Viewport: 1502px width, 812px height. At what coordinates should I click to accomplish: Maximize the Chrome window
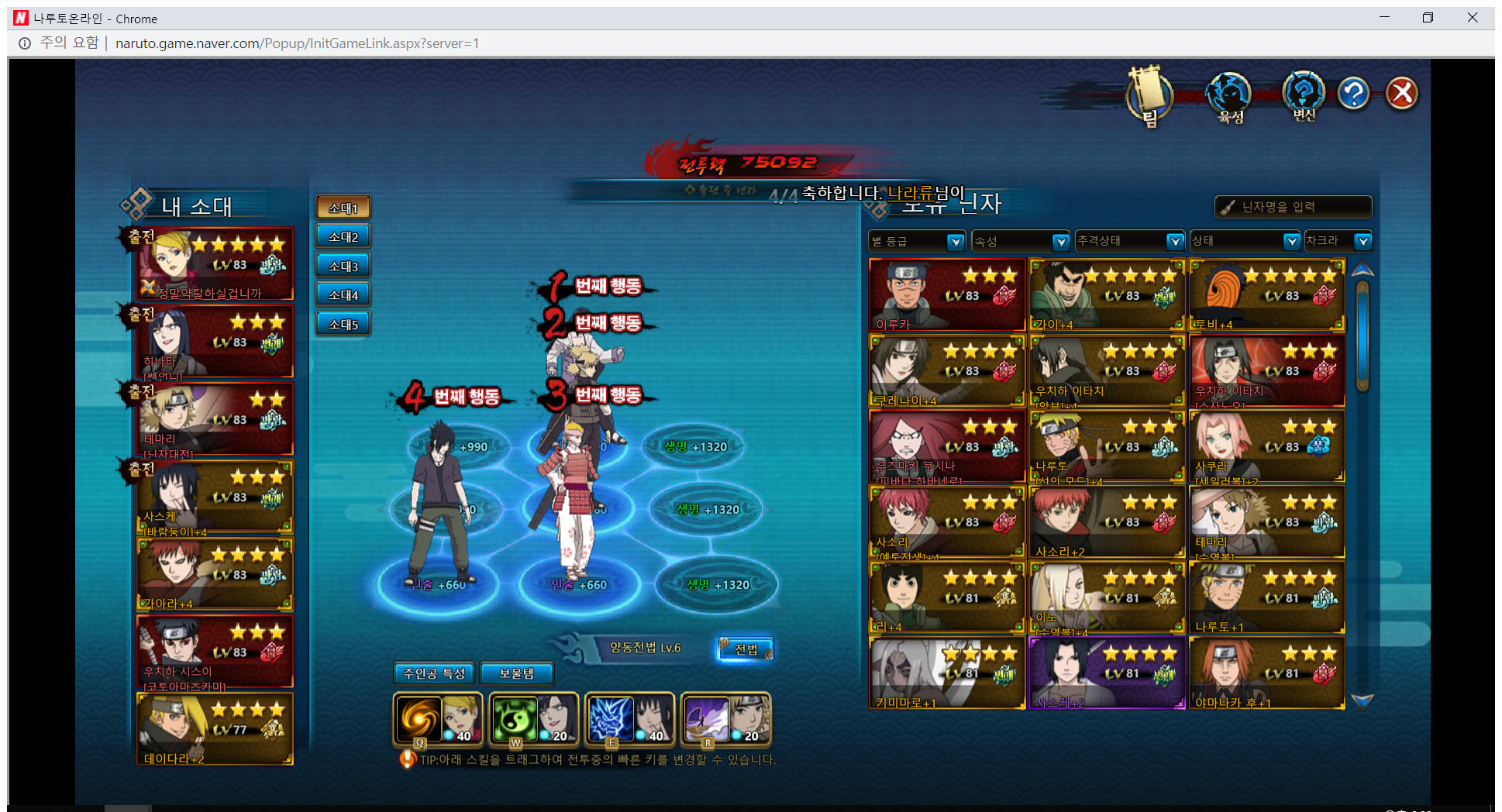[1428, 18]
